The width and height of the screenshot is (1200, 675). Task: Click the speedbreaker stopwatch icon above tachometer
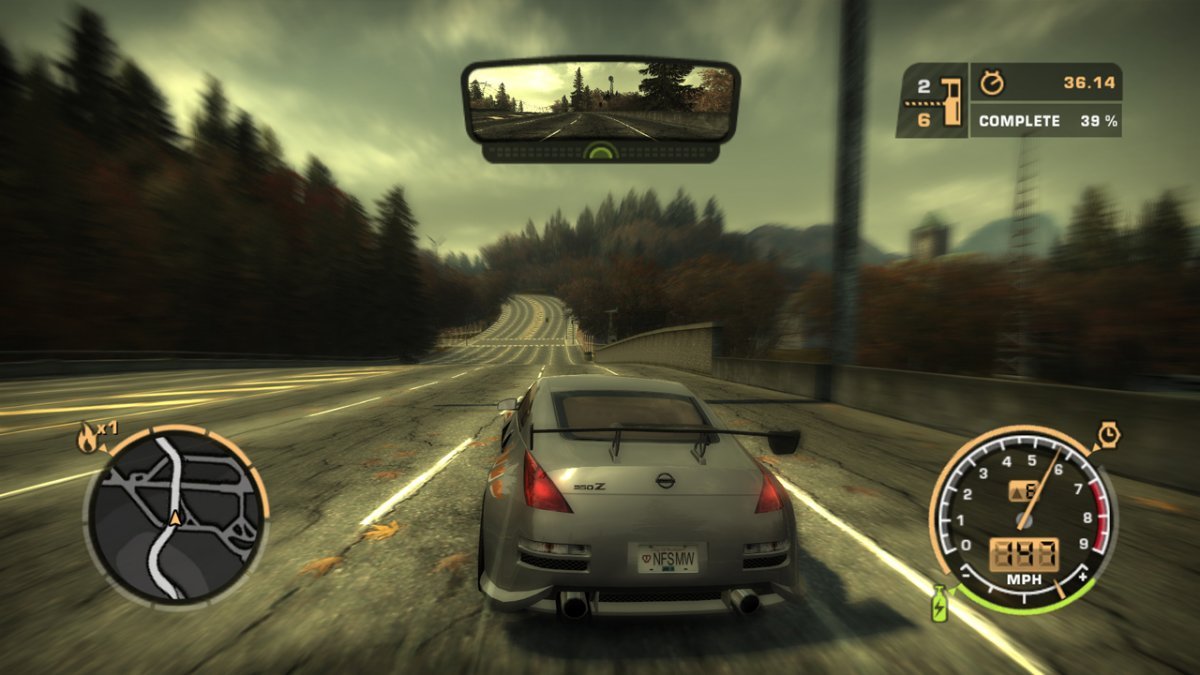coord(1107,435)
